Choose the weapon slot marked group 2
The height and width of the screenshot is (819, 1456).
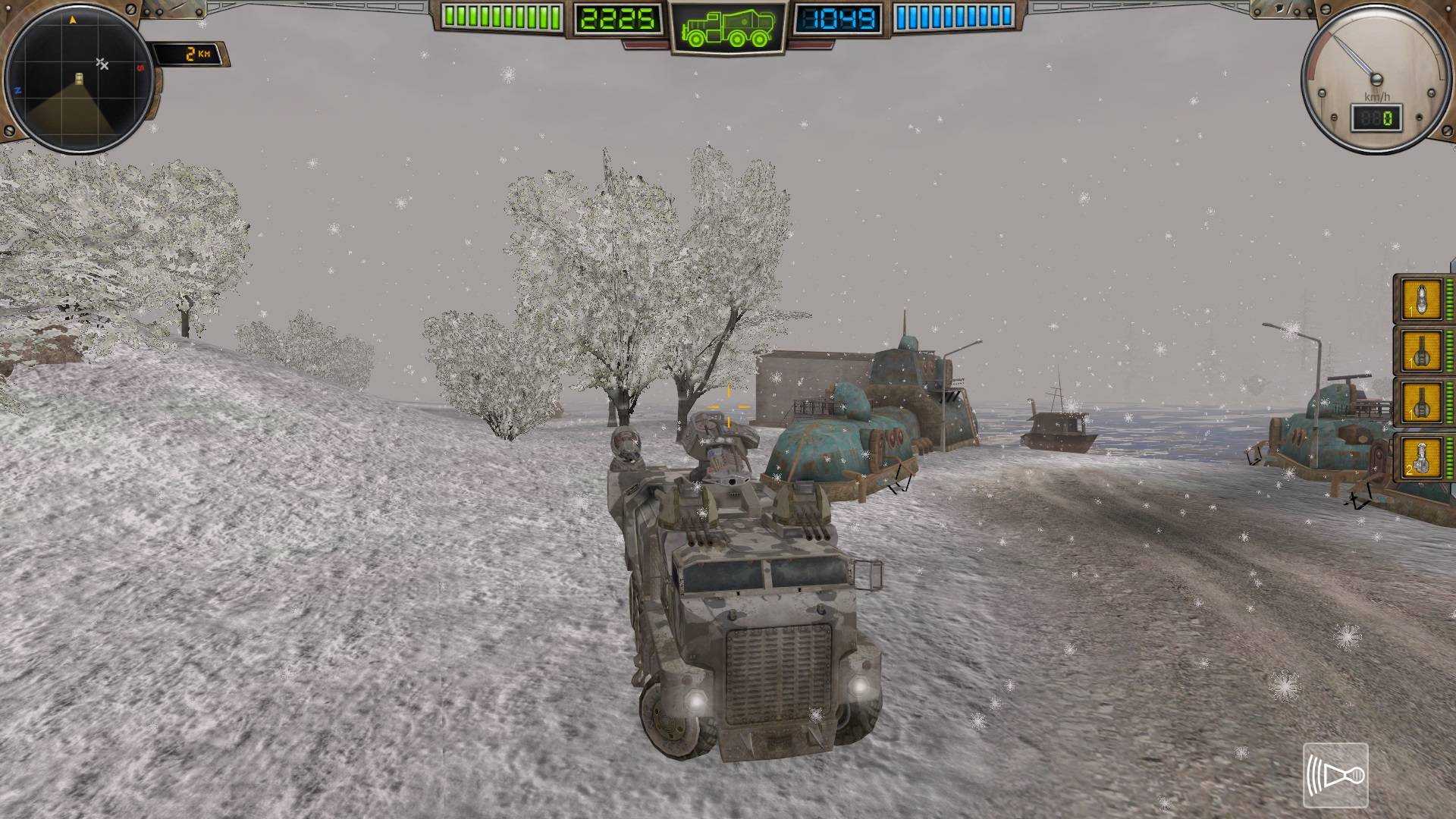(1421, 457)
